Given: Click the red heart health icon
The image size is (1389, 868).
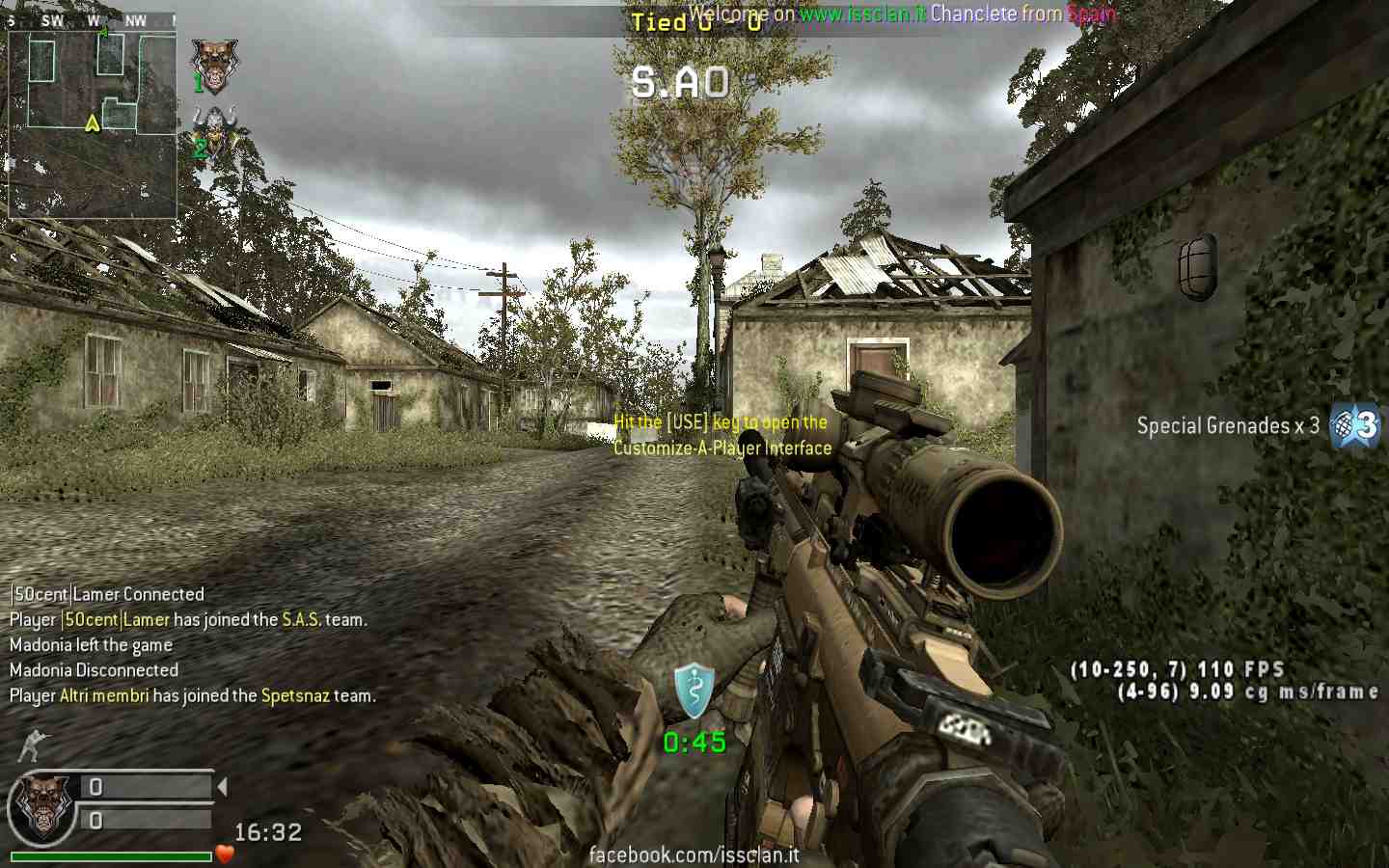Looking at the screenshot, I should 225,854.
